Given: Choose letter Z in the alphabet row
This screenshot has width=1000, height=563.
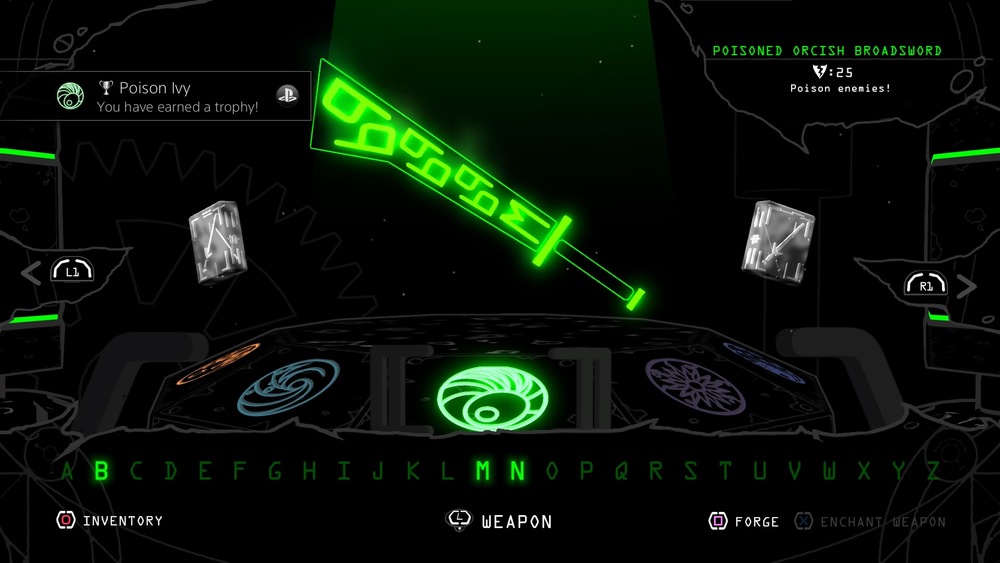Looking at the screenshot, I should pyautogui.click(x=933, y=470).
